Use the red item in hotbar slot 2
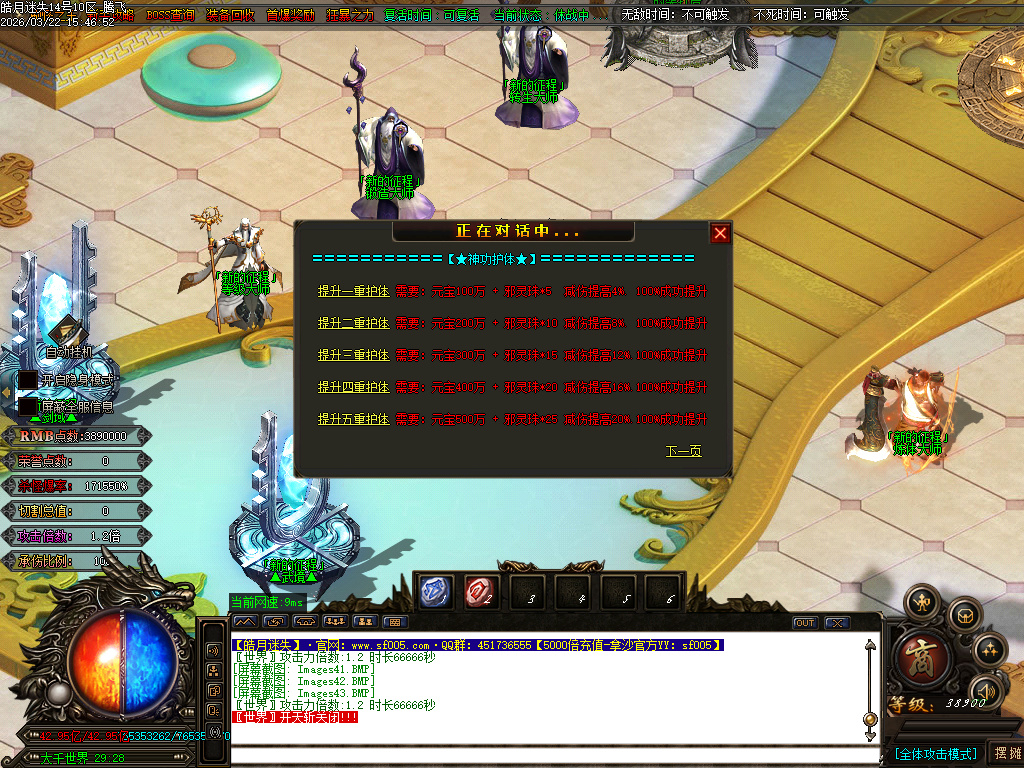Image resolution: width=1024 pixels, height=768 pixels. [481, 592]
